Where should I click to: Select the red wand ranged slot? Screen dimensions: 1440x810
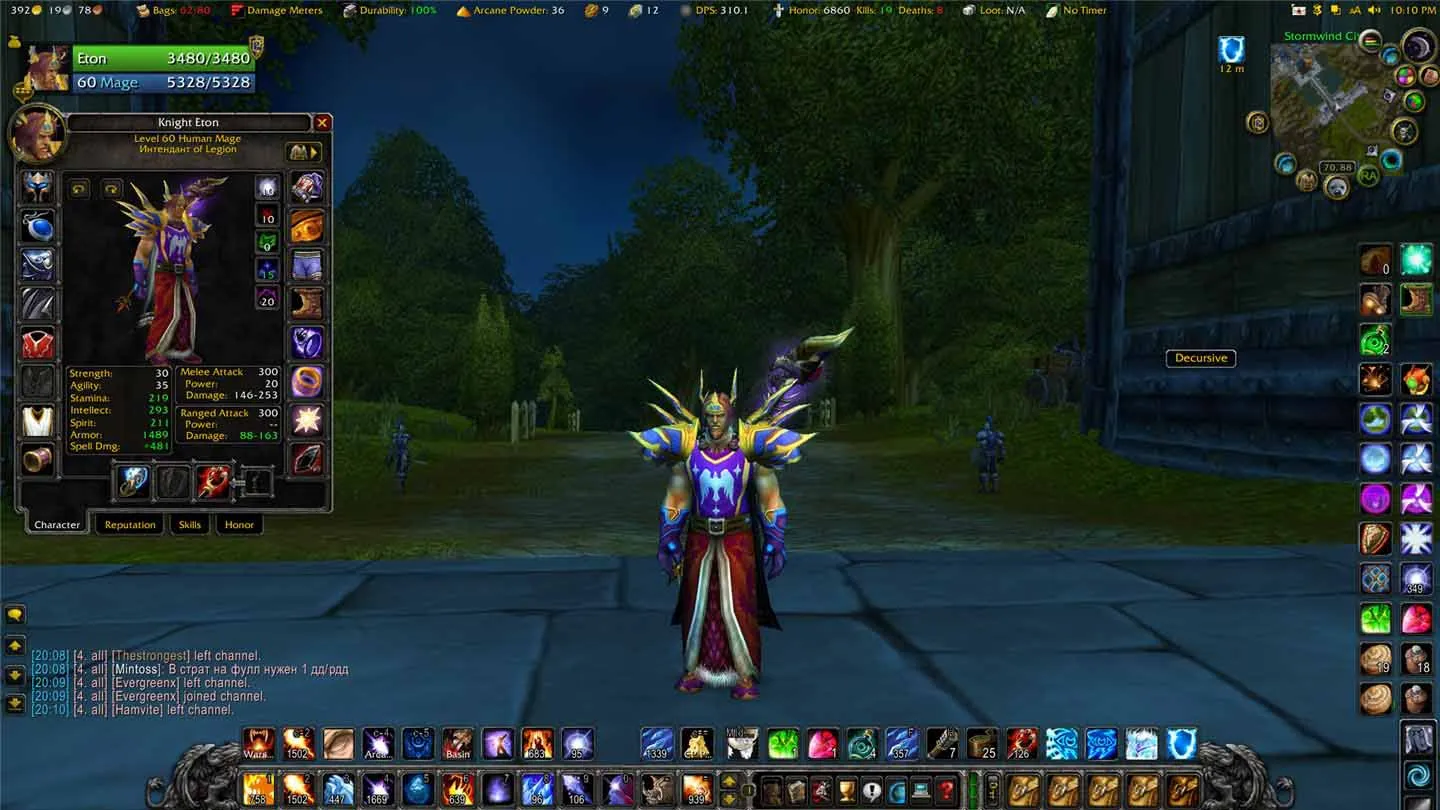(x=213, y=482)
